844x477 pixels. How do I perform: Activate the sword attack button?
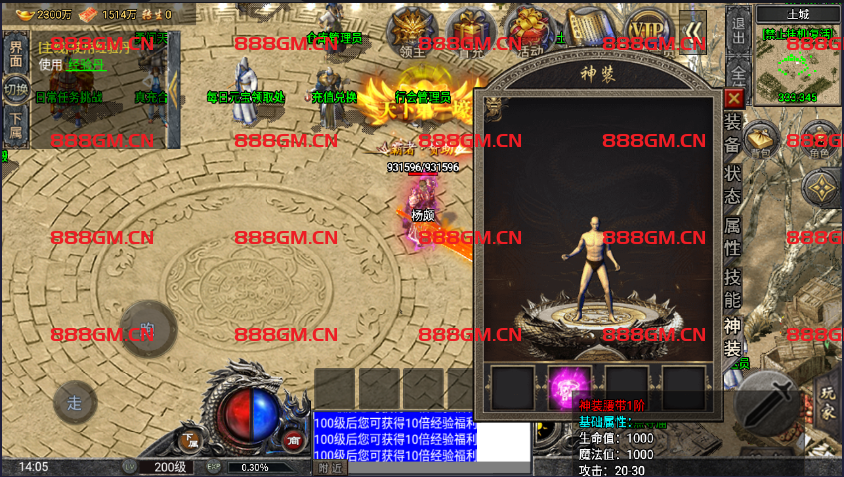pyautogui.click(x=771, y=405)
